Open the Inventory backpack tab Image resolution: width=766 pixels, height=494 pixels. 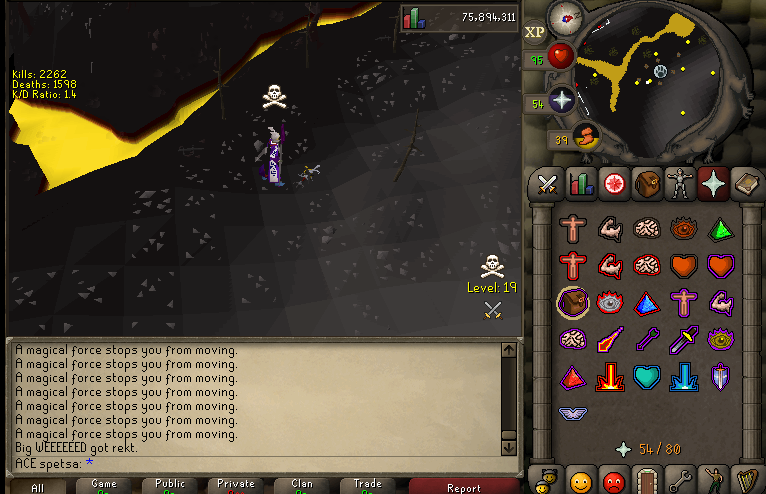pos(649,184)
